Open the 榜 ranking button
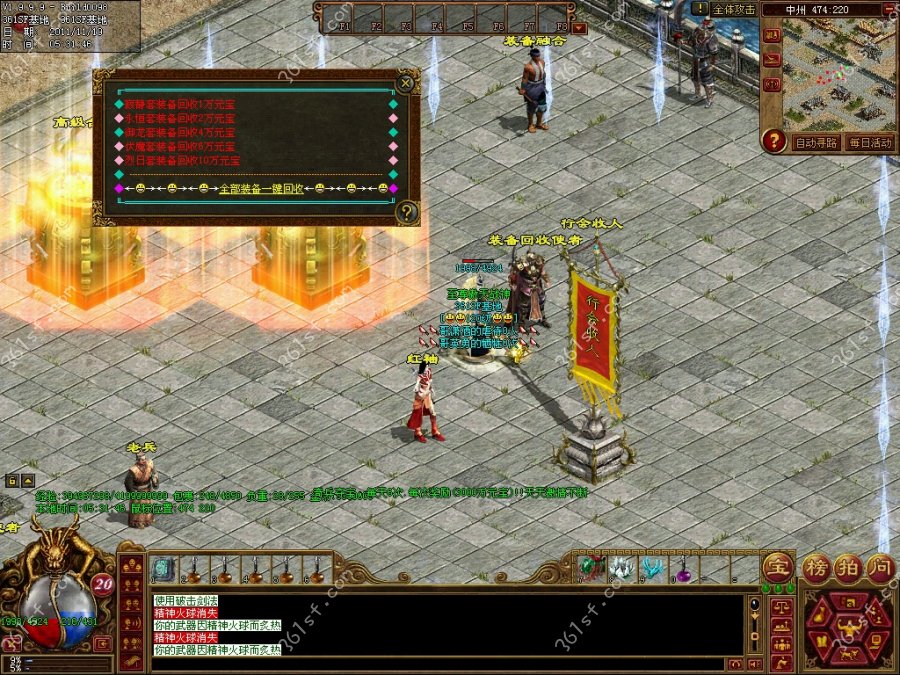The height and width of the screenshot is (675, 900). (x=816, y=566)
